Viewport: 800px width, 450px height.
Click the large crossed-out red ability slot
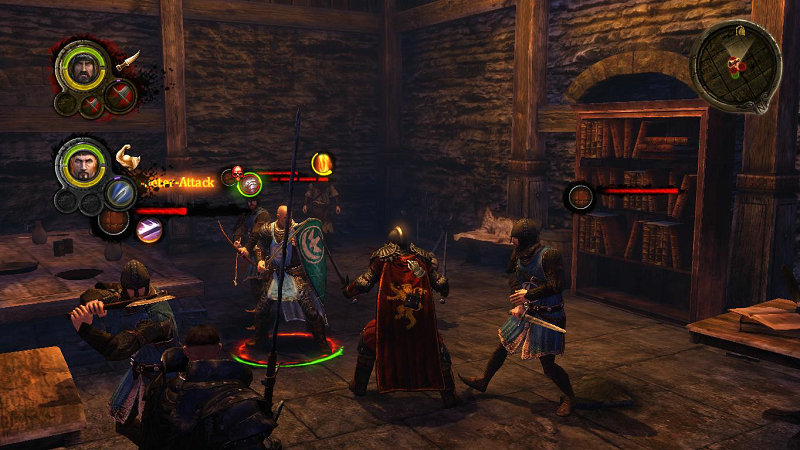click(x=120, y=98)
